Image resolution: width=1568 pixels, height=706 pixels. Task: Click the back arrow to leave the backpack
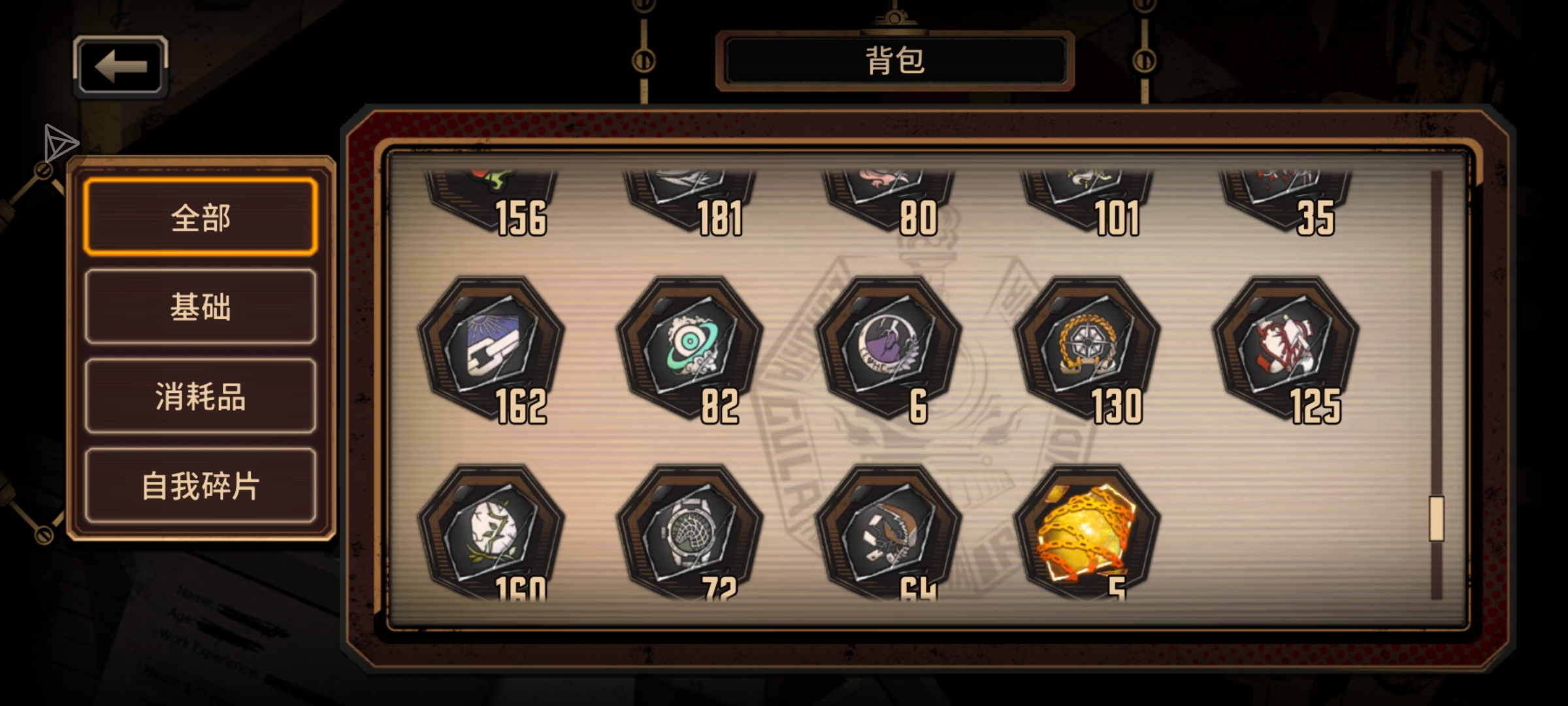tap(120, 65)
